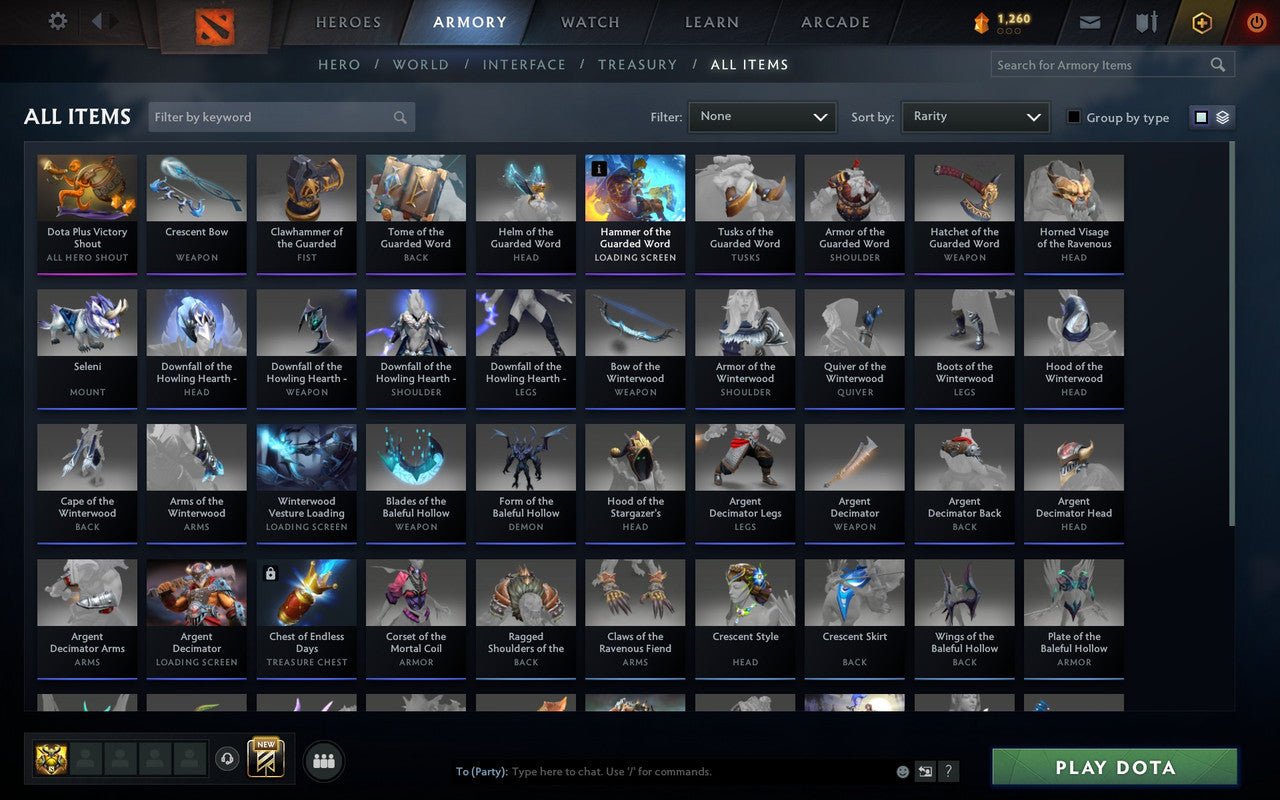The image size is (1280, 800).
Task: Open the loadout shield-and-sword icon
Action: (x=1145, y=21)
